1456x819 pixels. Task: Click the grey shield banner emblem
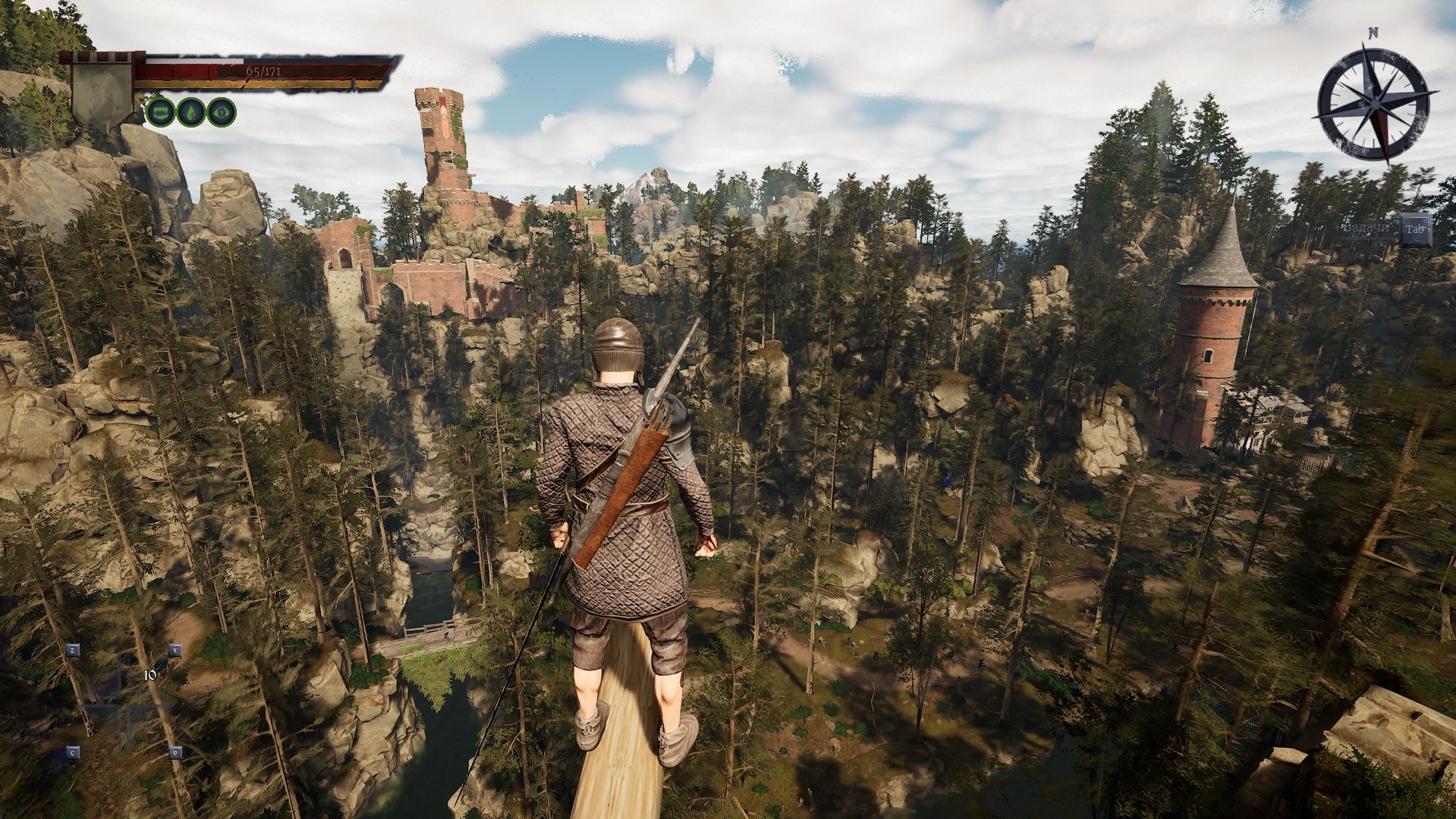pyautogui.click(x=102, y=92)
